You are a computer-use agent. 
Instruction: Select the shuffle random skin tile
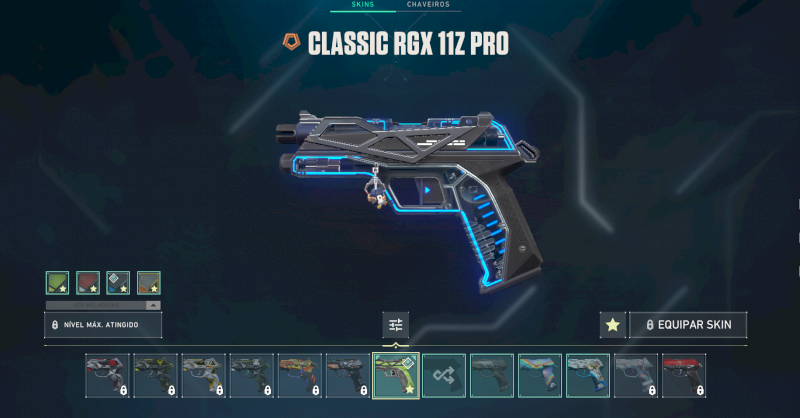(x=443, y=375)
